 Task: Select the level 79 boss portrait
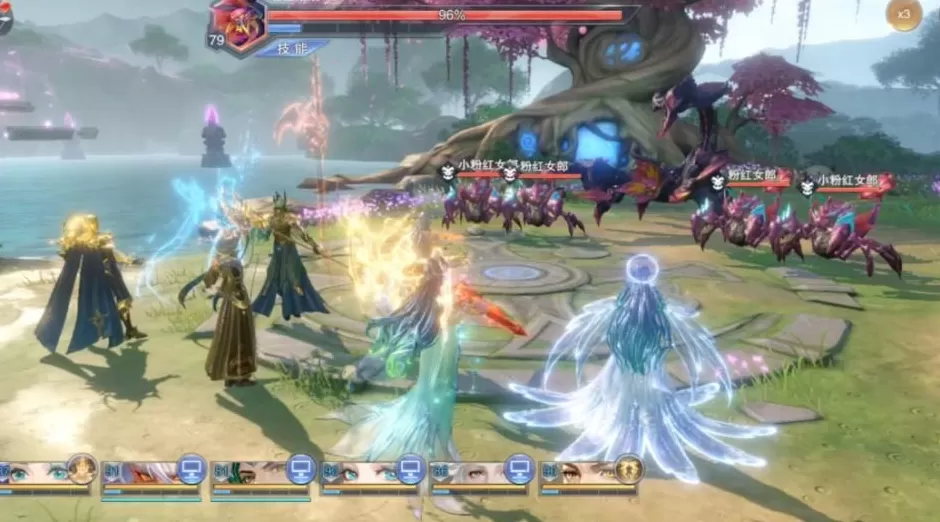[241, 24]
